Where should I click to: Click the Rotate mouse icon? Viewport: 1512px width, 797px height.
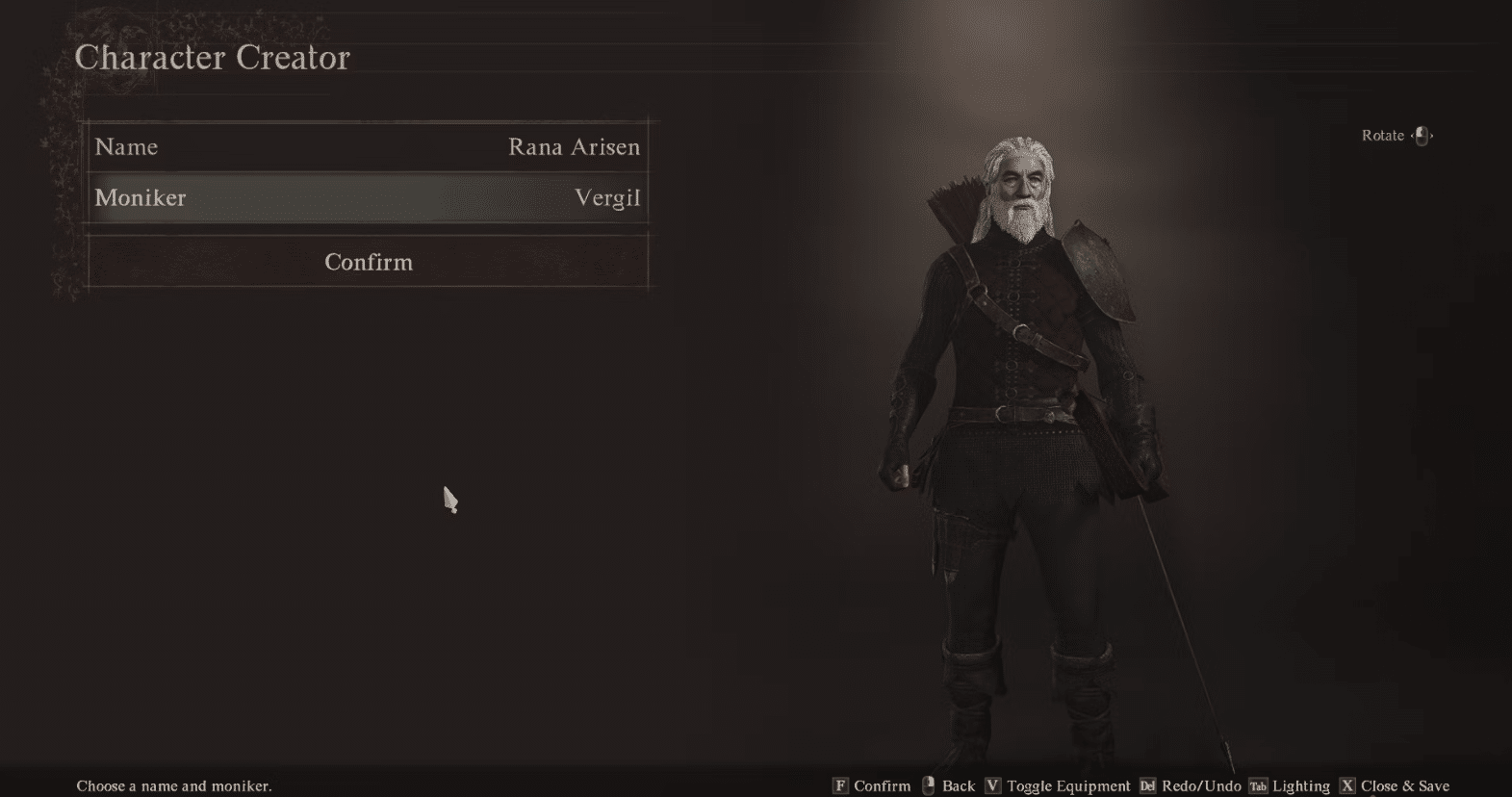[1420, 136]
